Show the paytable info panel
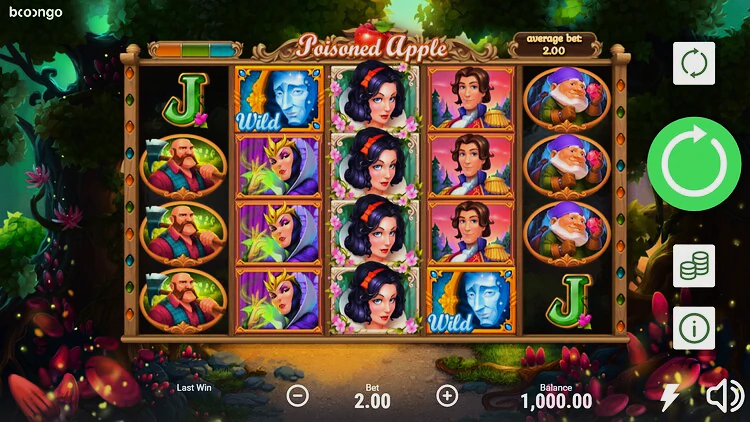 693,327
